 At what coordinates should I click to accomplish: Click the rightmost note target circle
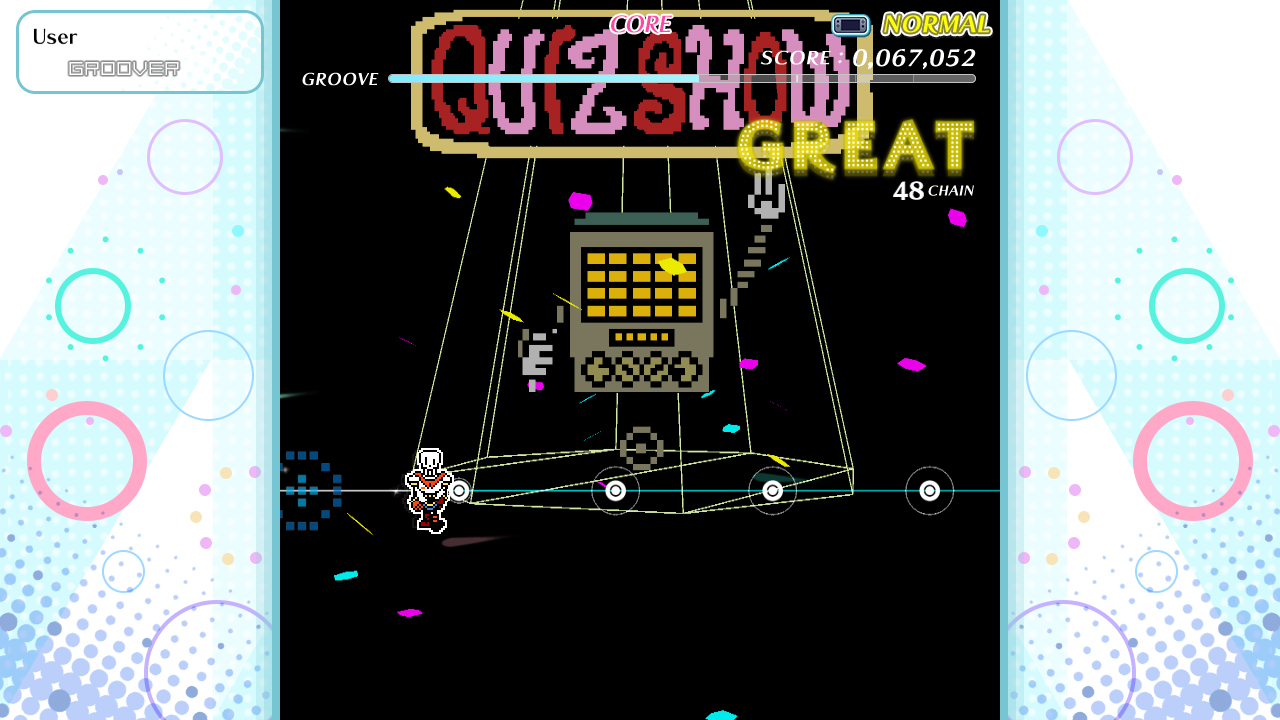click(929, 490)
